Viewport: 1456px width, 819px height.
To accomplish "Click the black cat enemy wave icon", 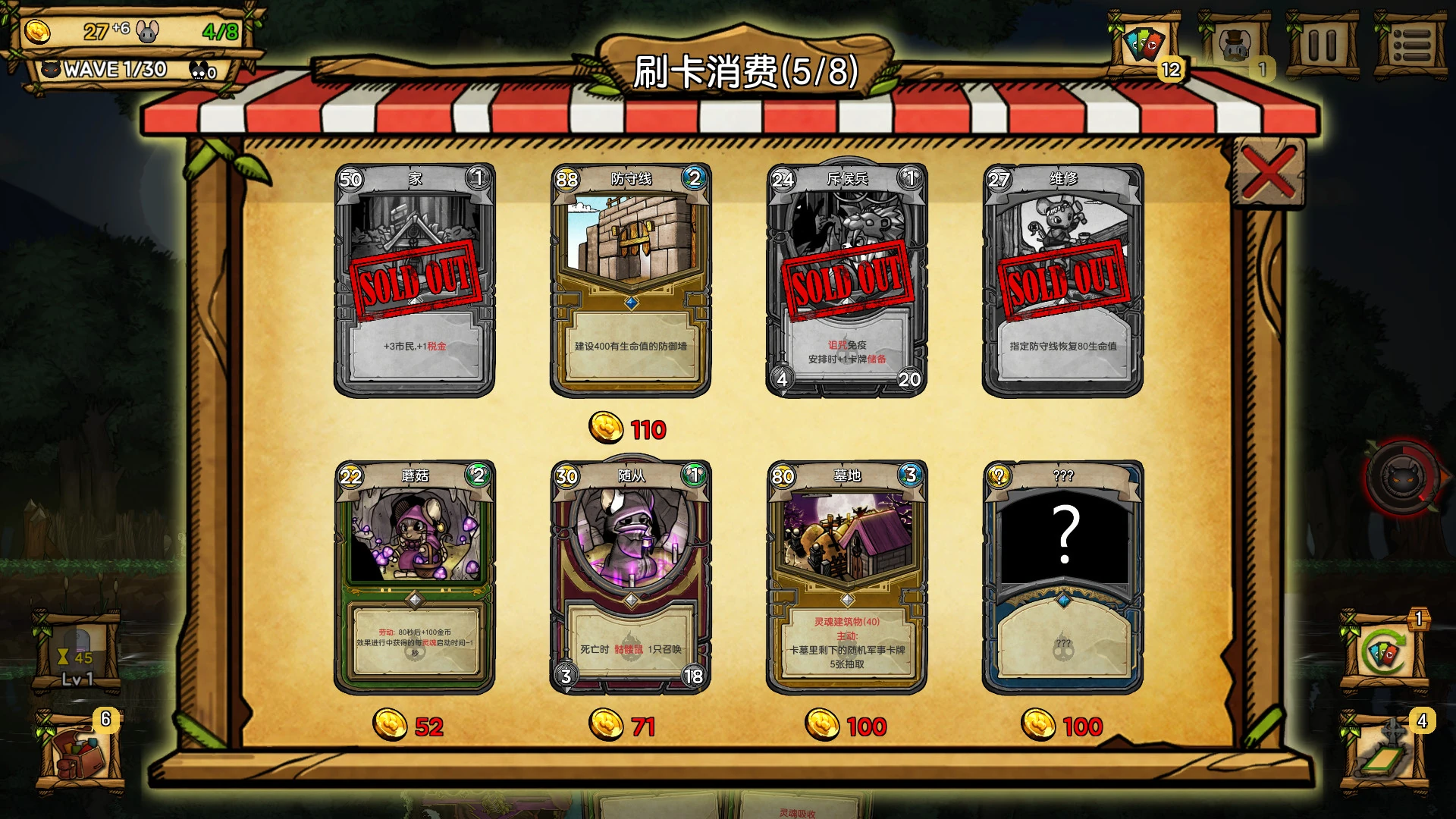I will [1403, 478].
